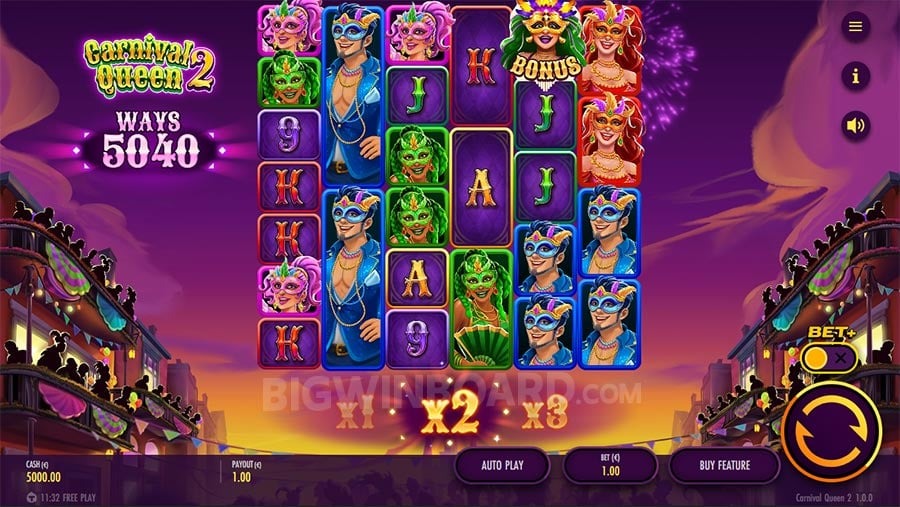Open the Bet amount selector
The height and width of the screenshot is (507, 900).
610,465
